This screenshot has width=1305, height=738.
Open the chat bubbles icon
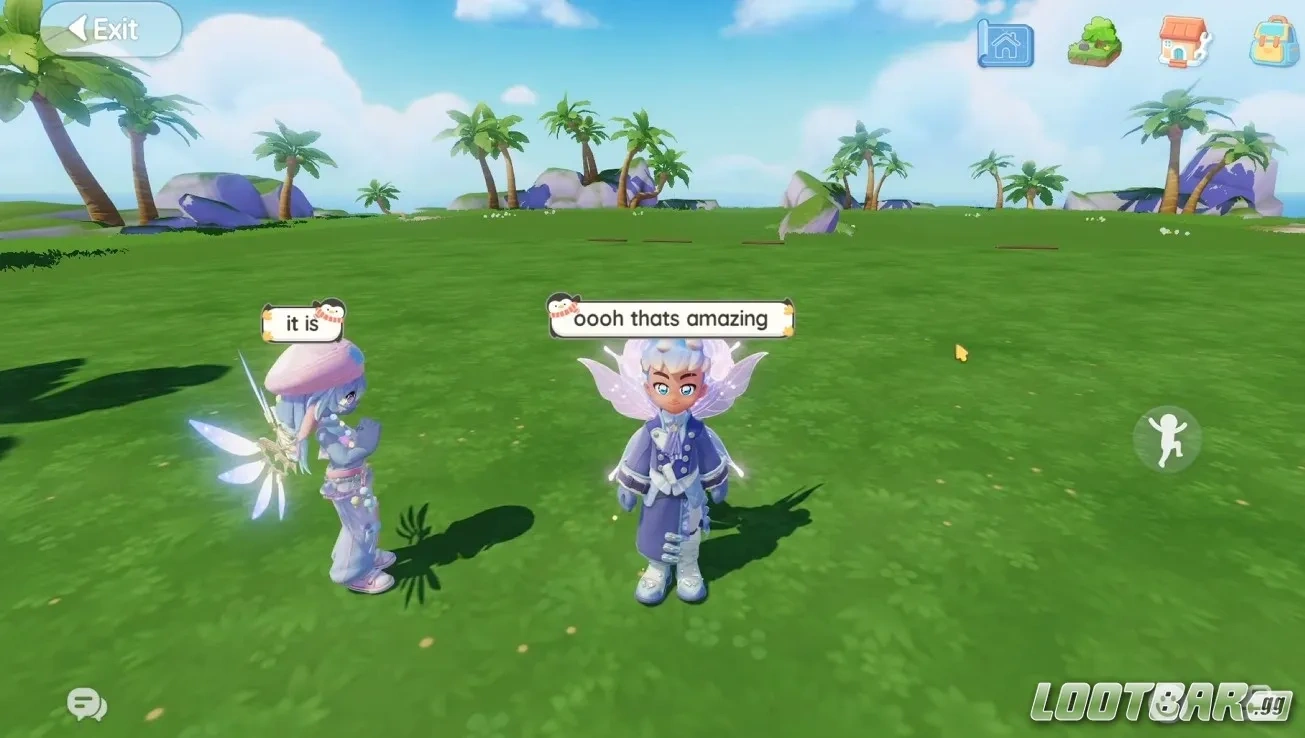coord(87,704)
